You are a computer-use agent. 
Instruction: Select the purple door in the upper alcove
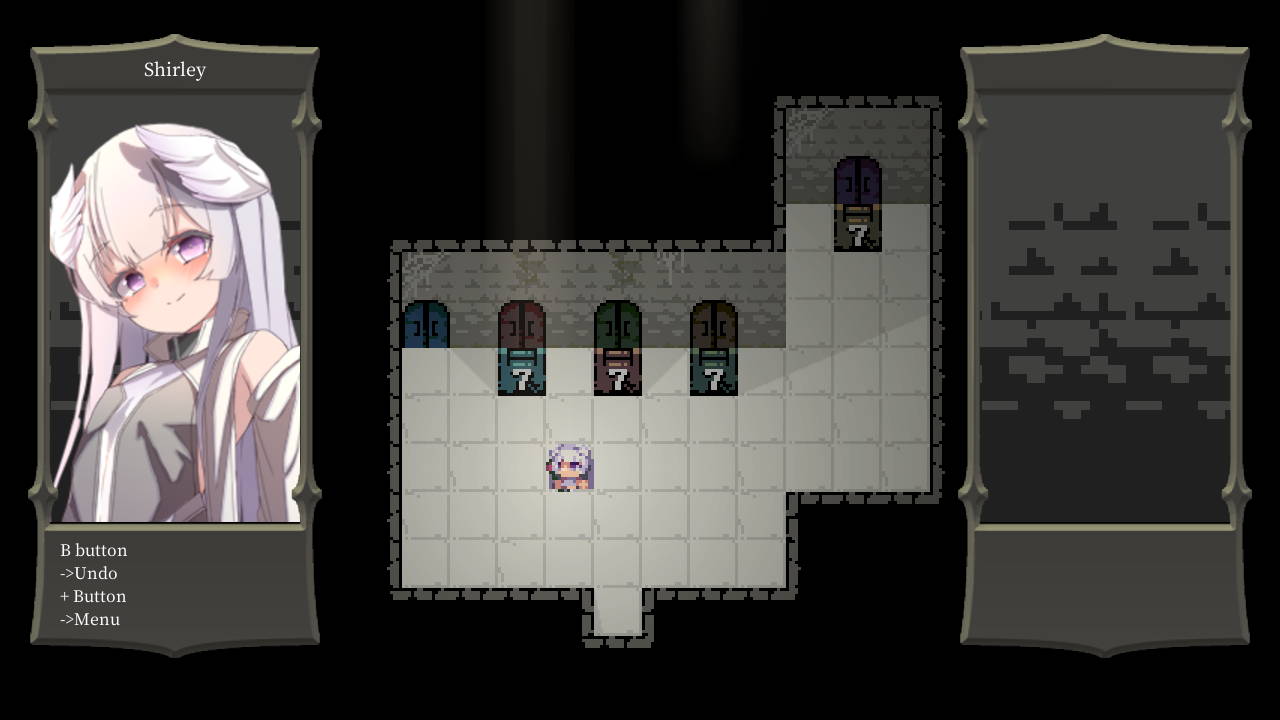point(858,180)
